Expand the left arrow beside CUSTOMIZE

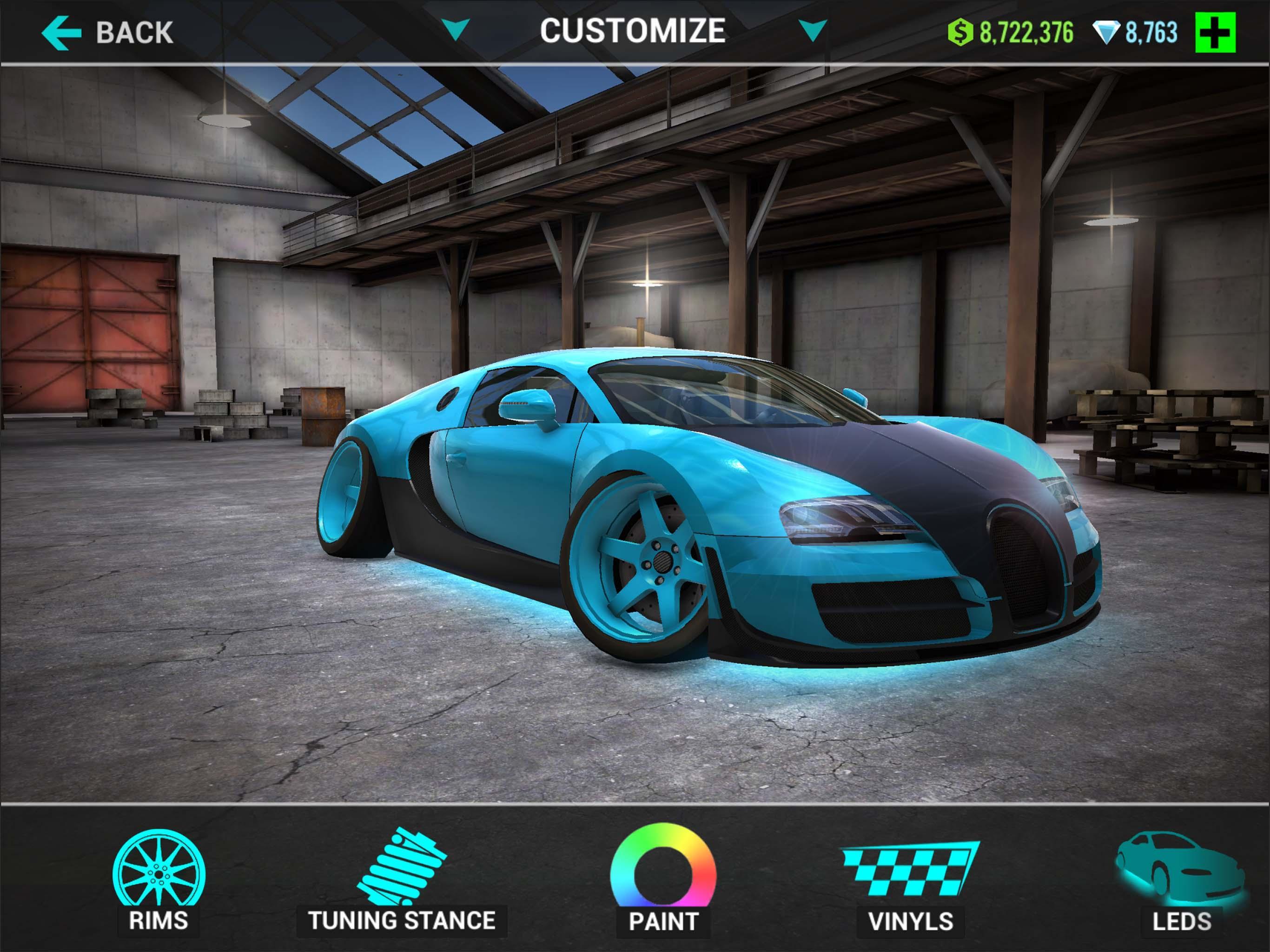pyautogui.click(x=456, y=27)
